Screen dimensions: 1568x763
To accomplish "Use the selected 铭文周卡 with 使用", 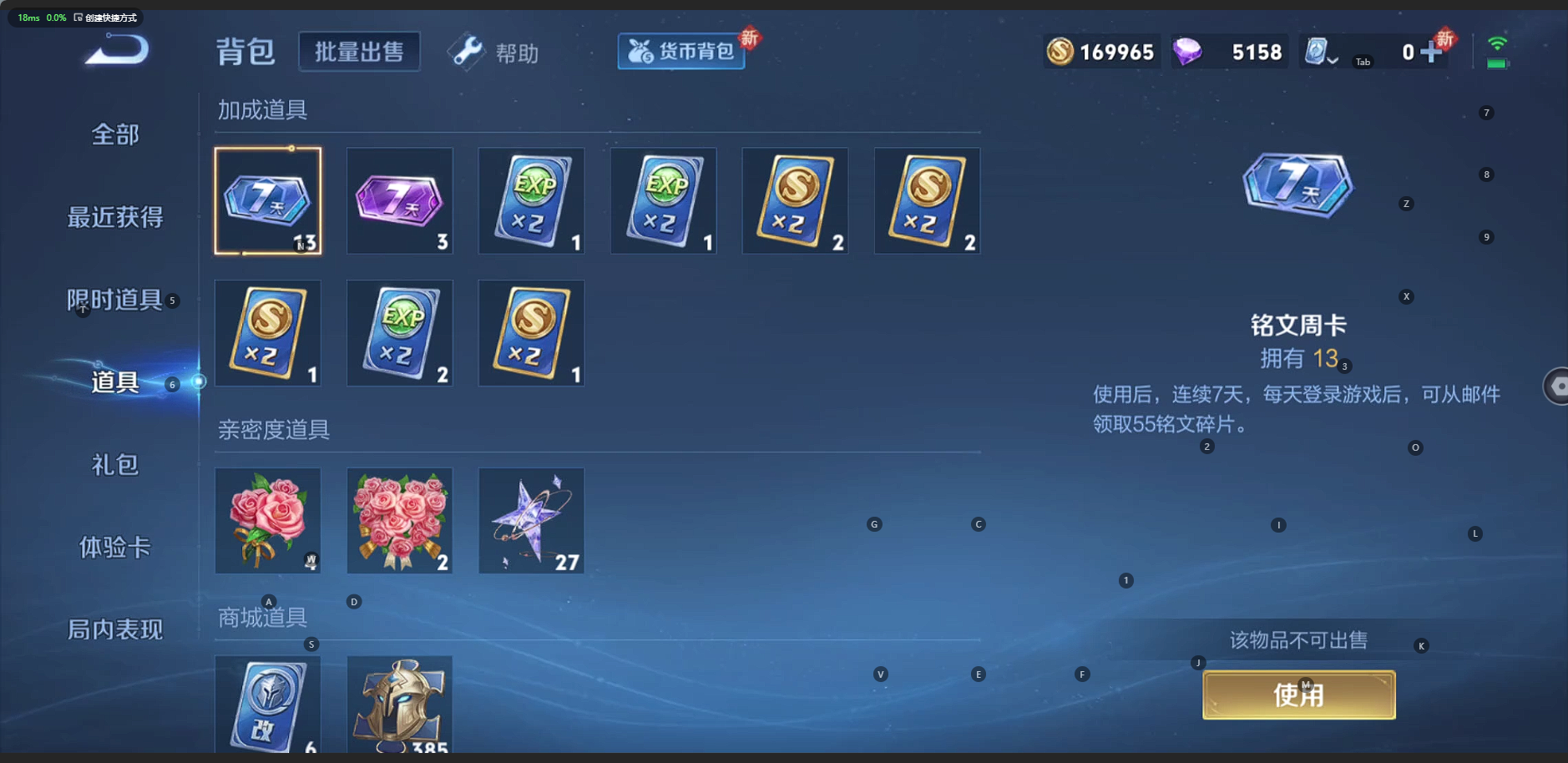I will pos(1298,695).
